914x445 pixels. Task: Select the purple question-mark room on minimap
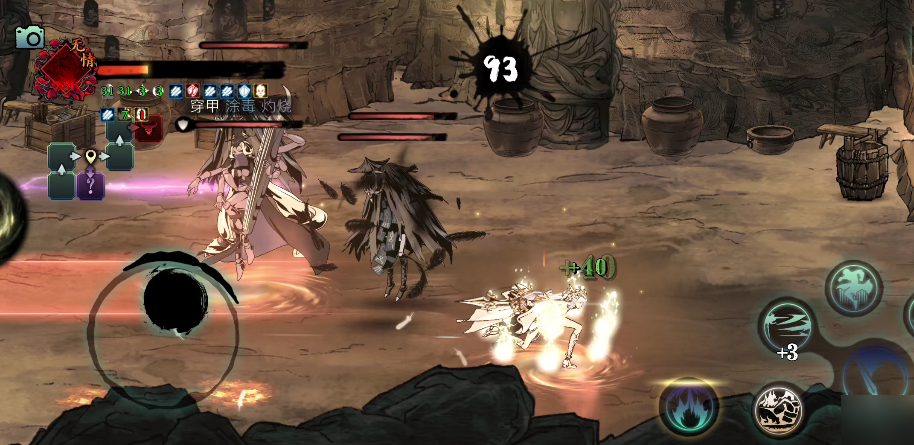(91, 185)
